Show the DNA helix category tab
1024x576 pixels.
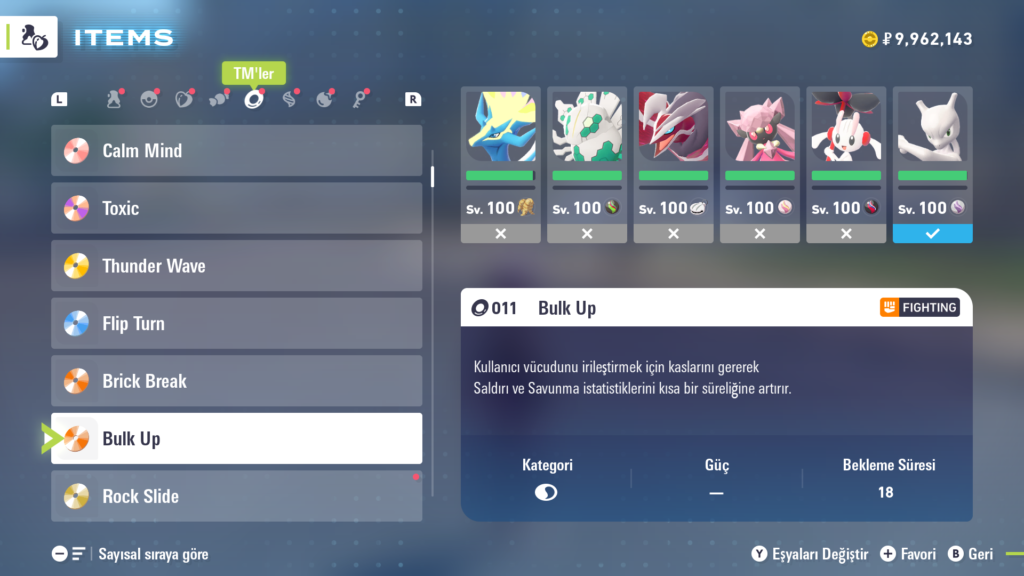click(x=289, y=99)
